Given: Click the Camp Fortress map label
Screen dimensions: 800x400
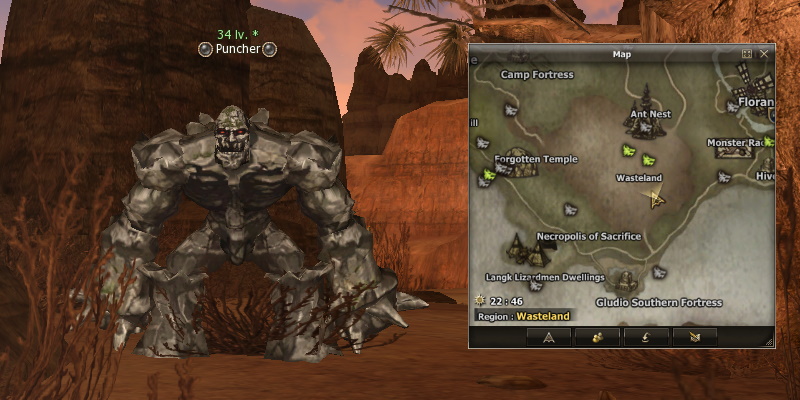Looking at the screenshot, I should (x=537, y=75).
